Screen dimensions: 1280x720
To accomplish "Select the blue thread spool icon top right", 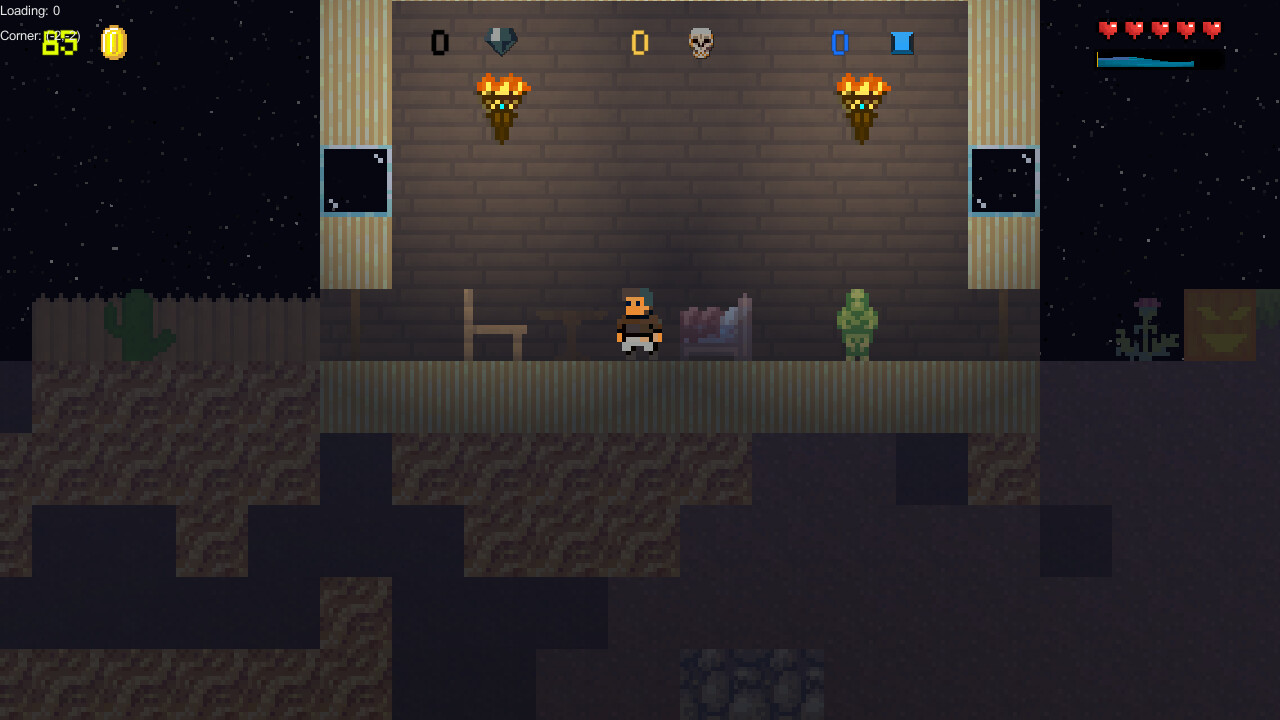I will point(901,42).
